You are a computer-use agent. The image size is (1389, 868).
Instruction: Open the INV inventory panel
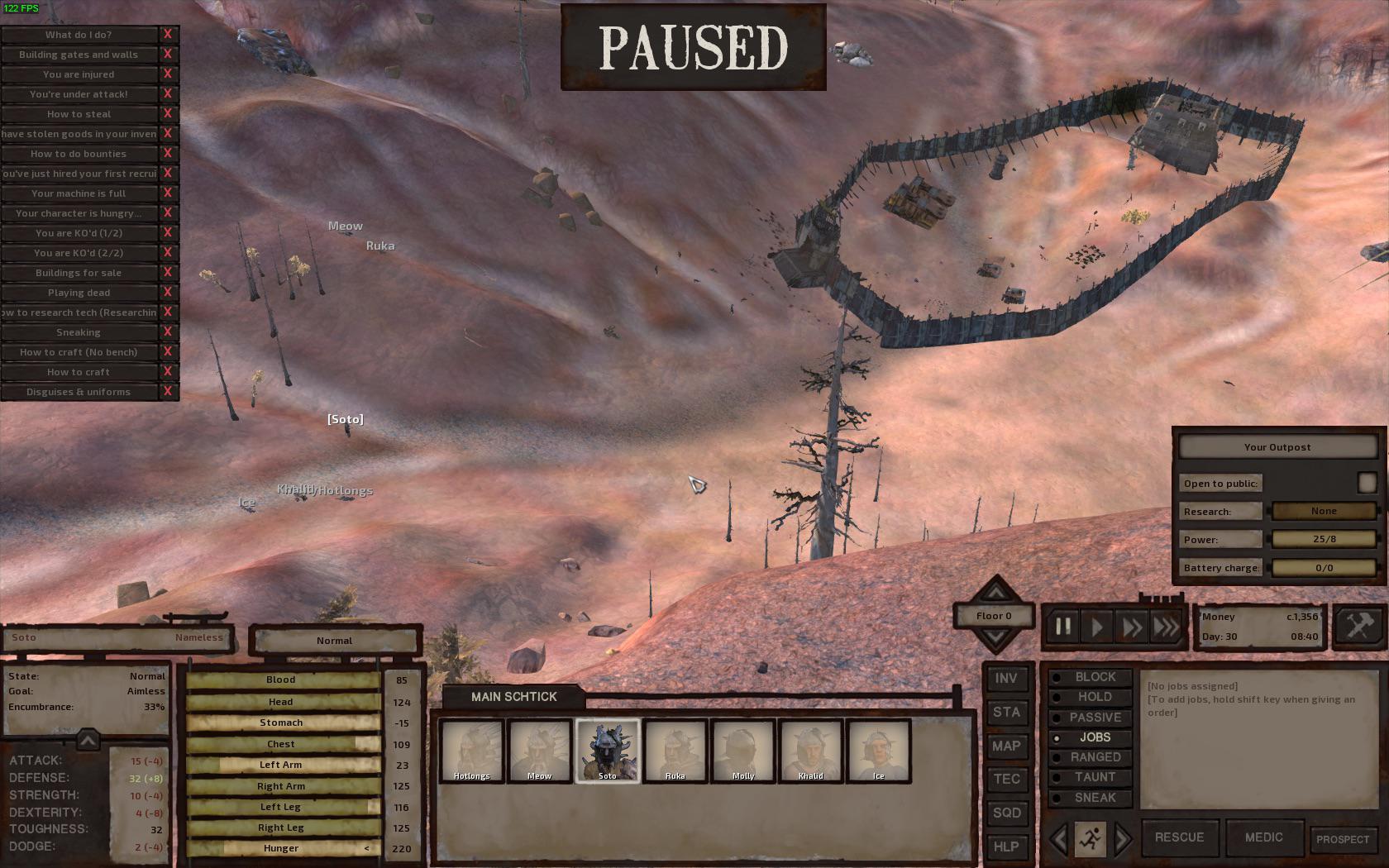coord(1007,678)
